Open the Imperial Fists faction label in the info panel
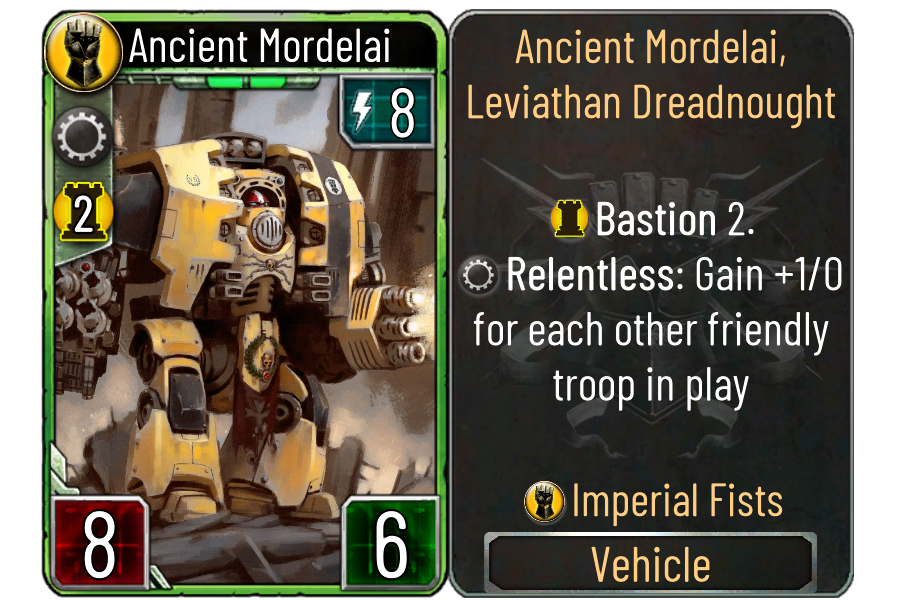Screen dimensions: 900x600 [x=654, y=500]
